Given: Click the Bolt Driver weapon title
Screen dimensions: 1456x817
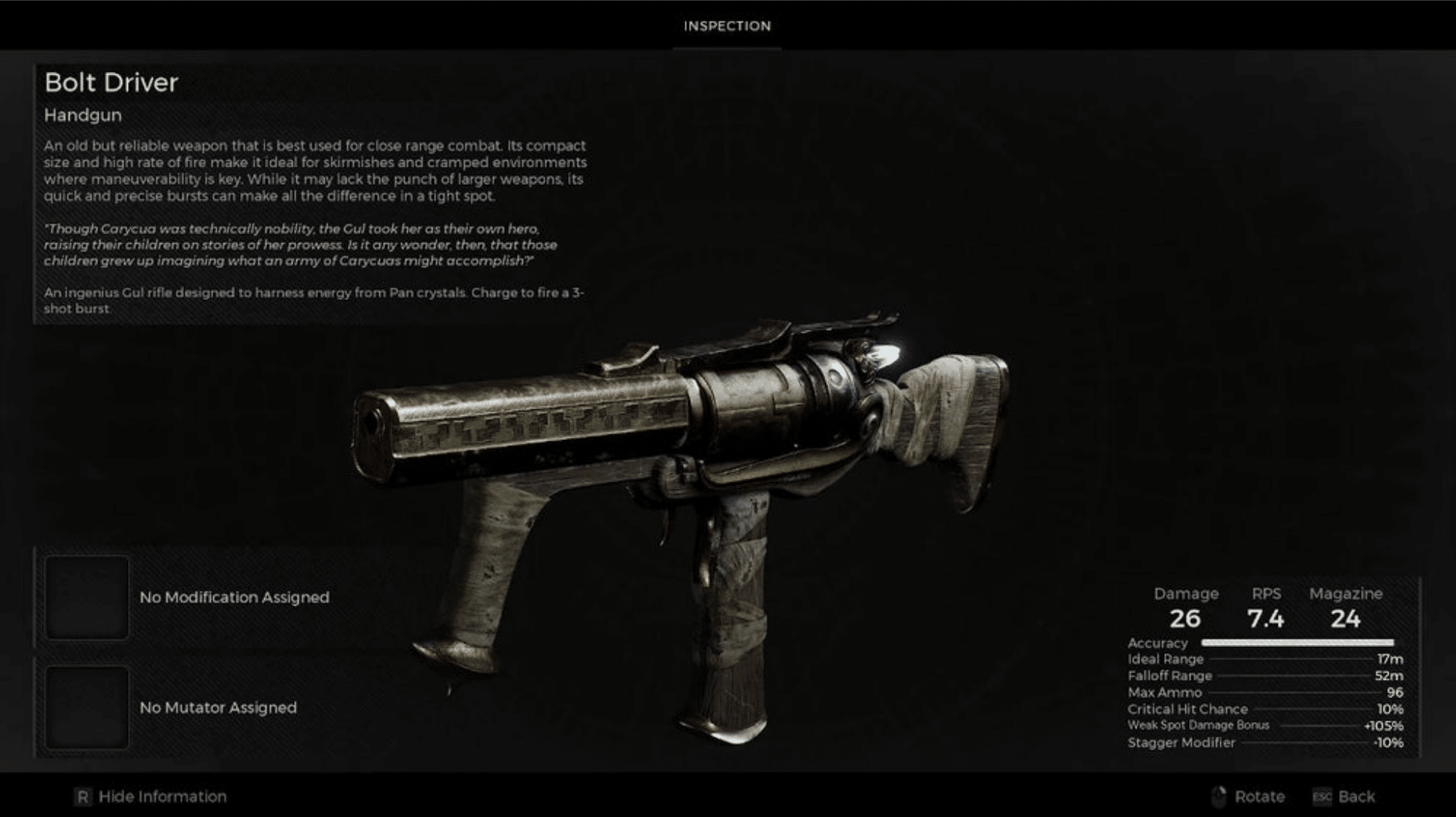Looking at the screenshot, I should tap(111, 82).
